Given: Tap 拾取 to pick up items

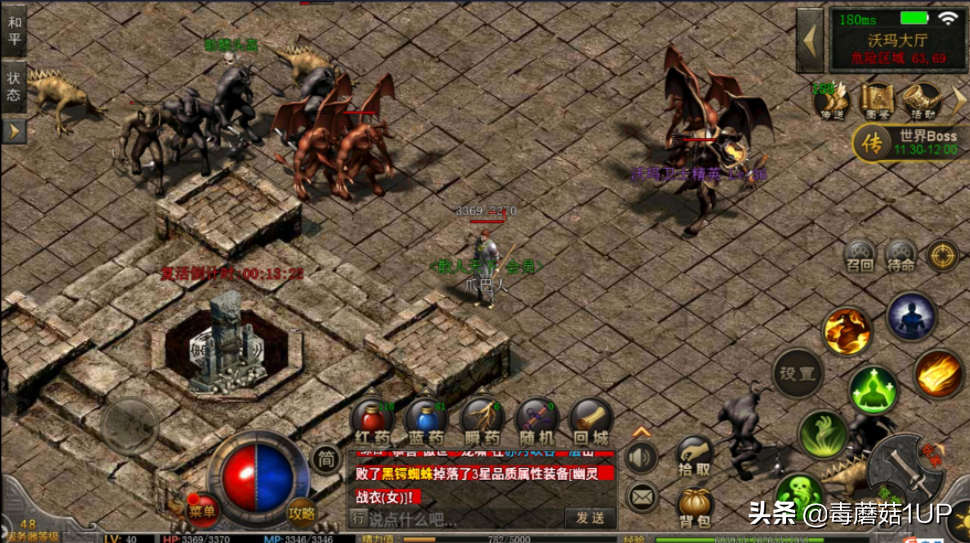Looking at the screenshot, I should coord(694,456).
